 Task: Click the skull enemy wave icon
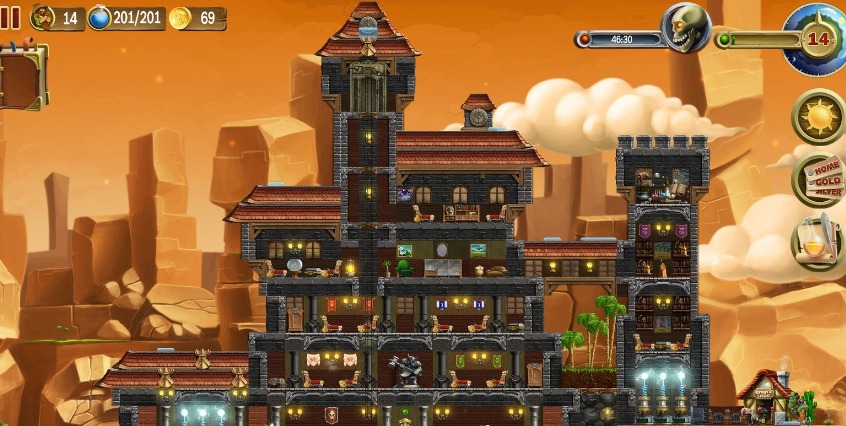click(685, 30)
